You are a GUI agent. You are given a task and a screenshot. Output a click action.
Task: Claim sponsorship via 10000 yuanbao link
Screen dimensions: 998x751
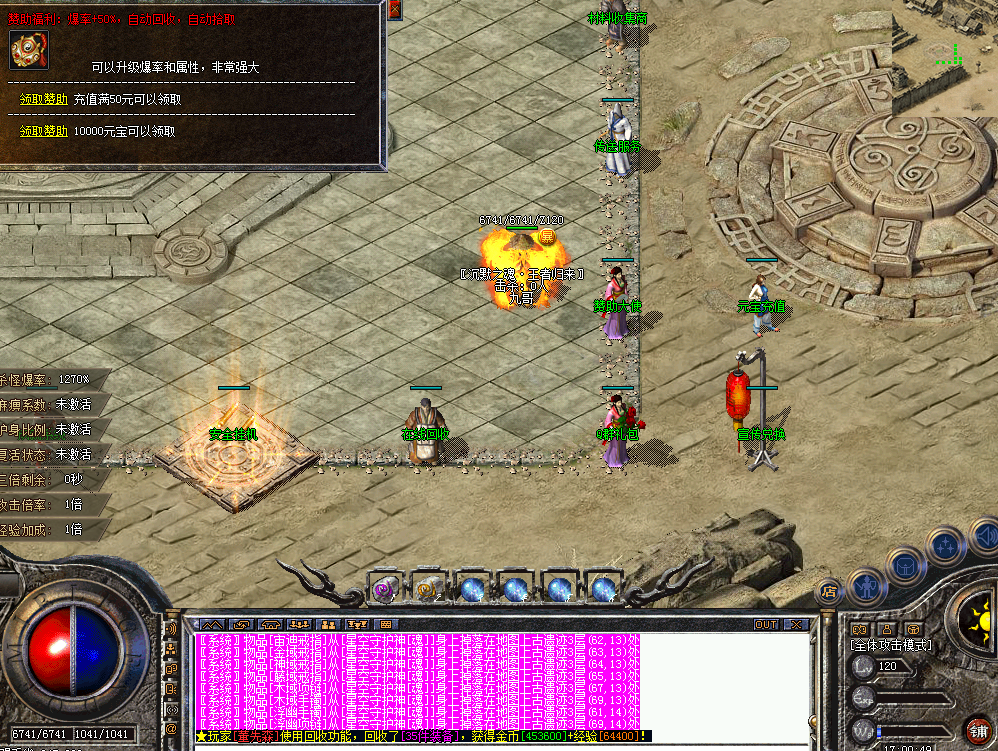[x=44, y=131]
